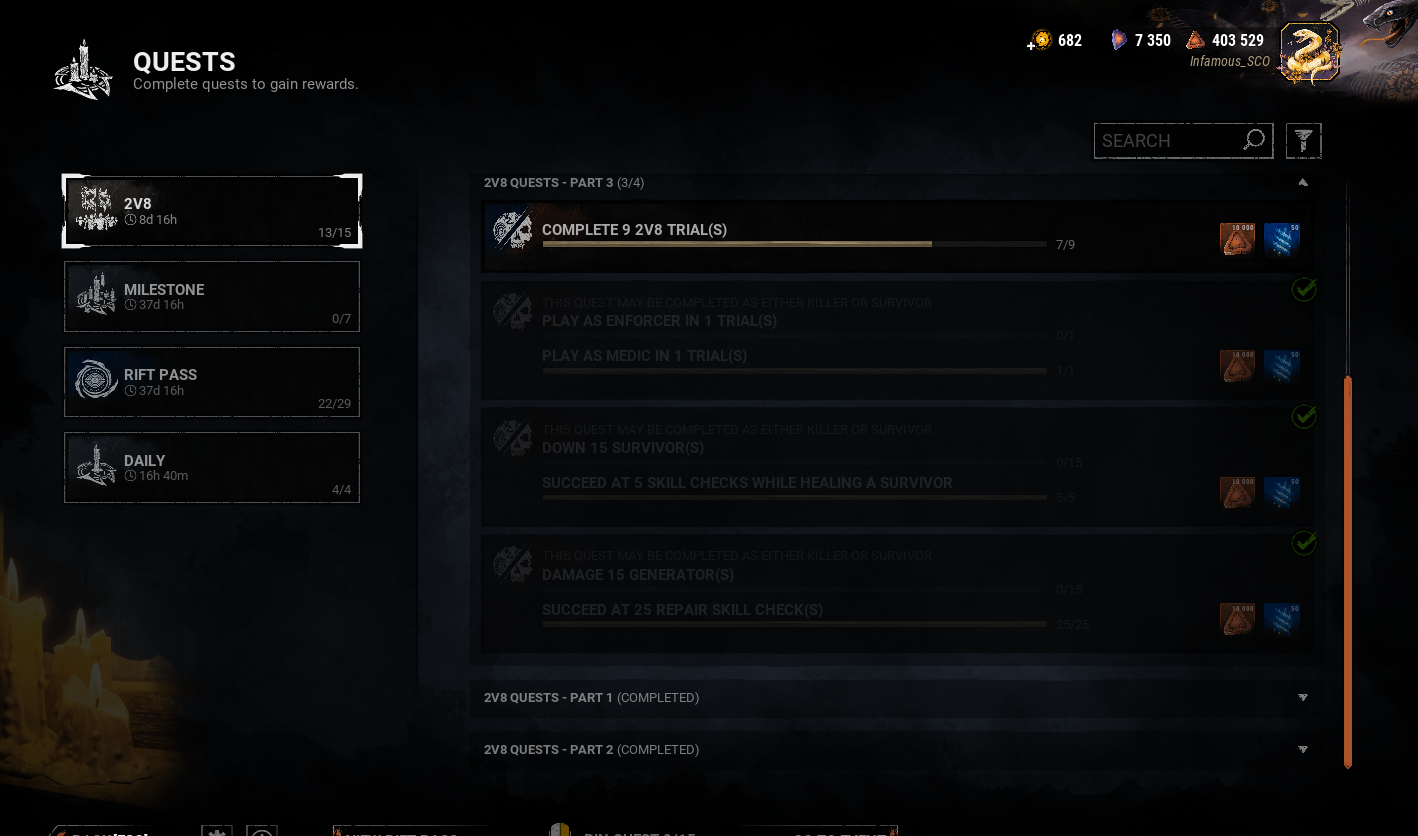Click the Bloodpoints triangle icon

(x=1196, y=40)
